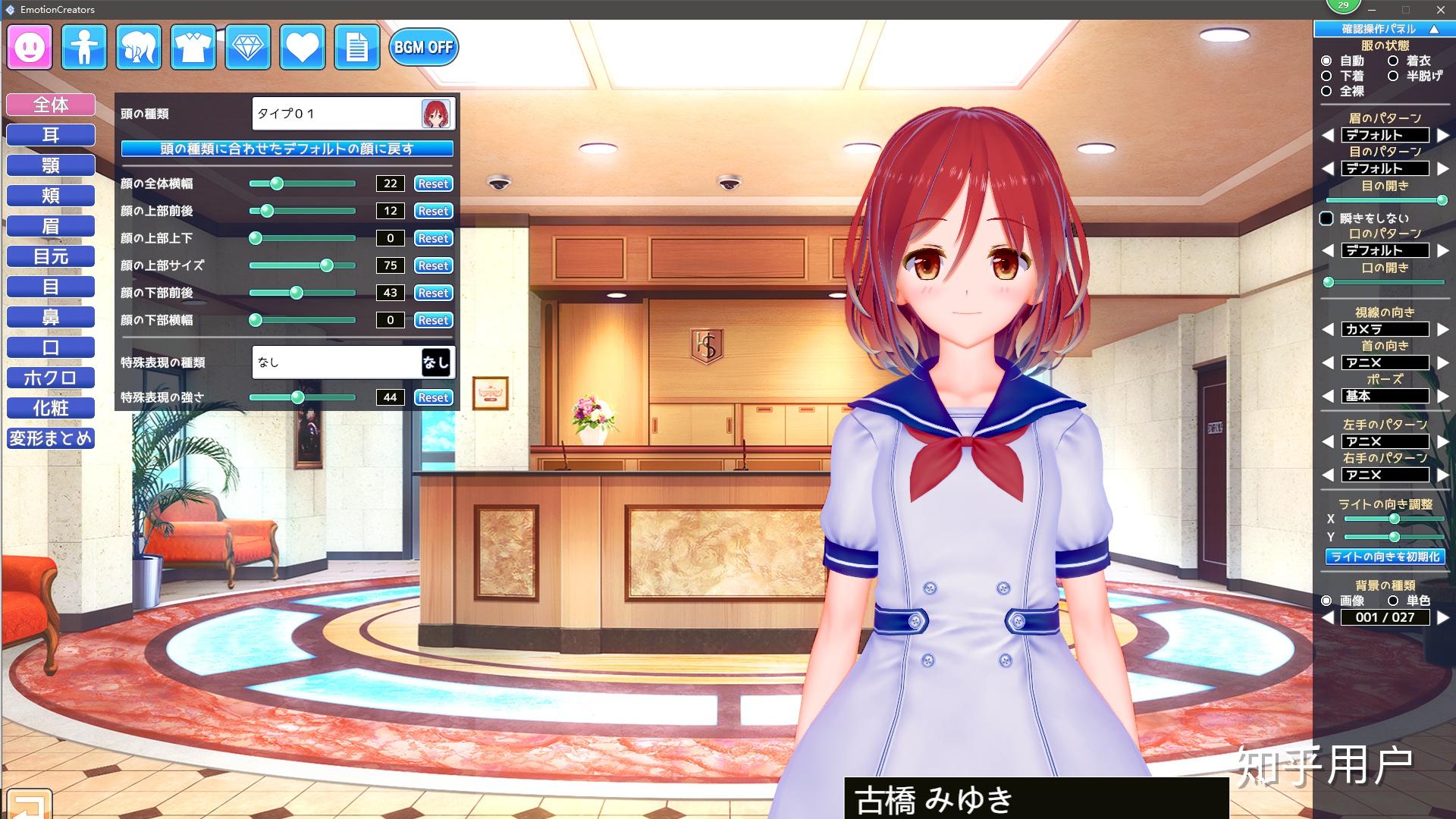Switch to the 目 tab in sidebar

pyautogui.click(x=51, y=287)
